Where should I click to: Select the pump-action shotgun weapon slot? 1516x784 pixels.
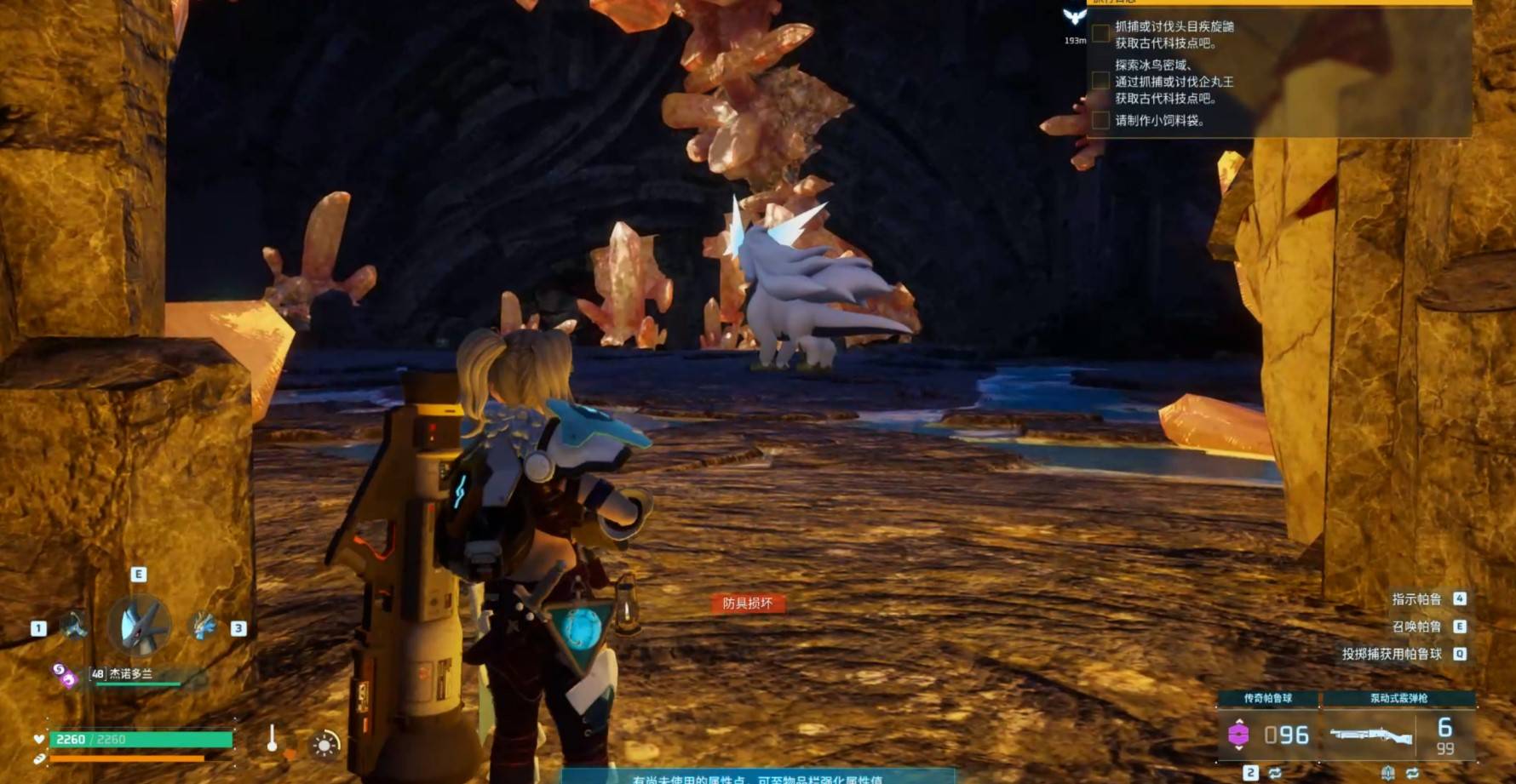[1370, 734]
